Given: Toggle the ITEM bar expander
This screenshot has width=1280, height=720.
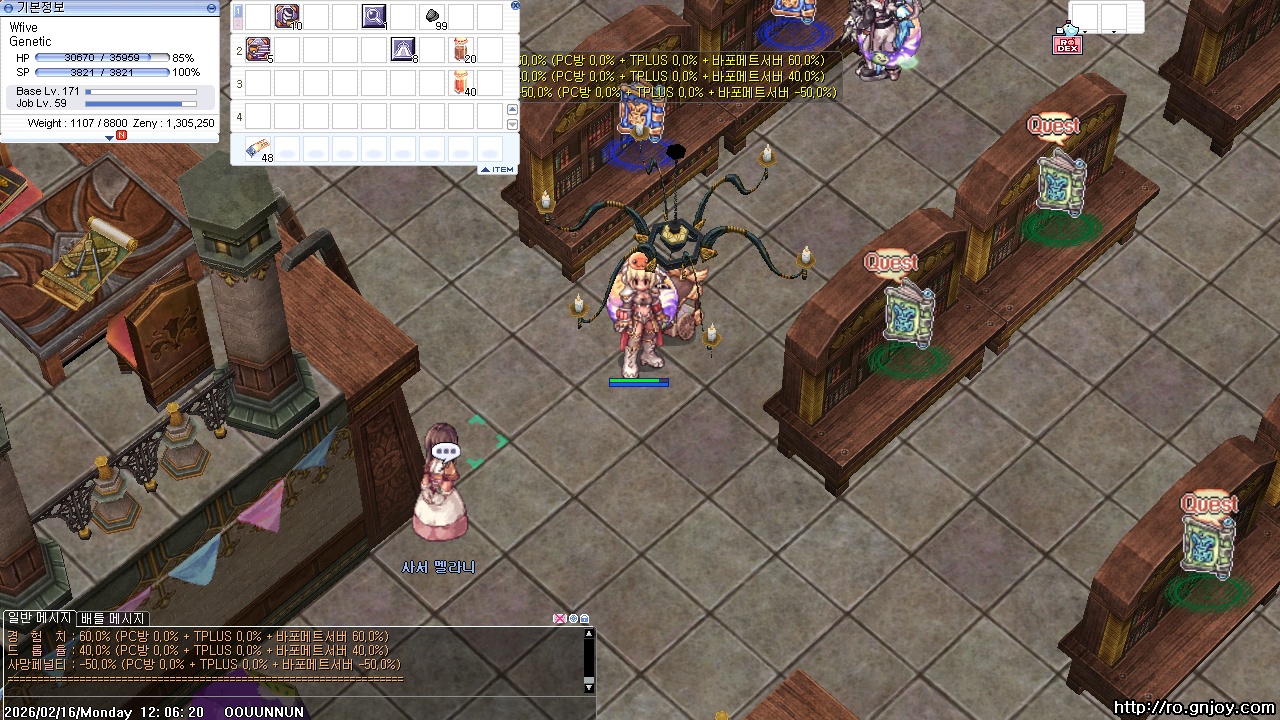Looking at the screenshot, I should coord(497,170).
